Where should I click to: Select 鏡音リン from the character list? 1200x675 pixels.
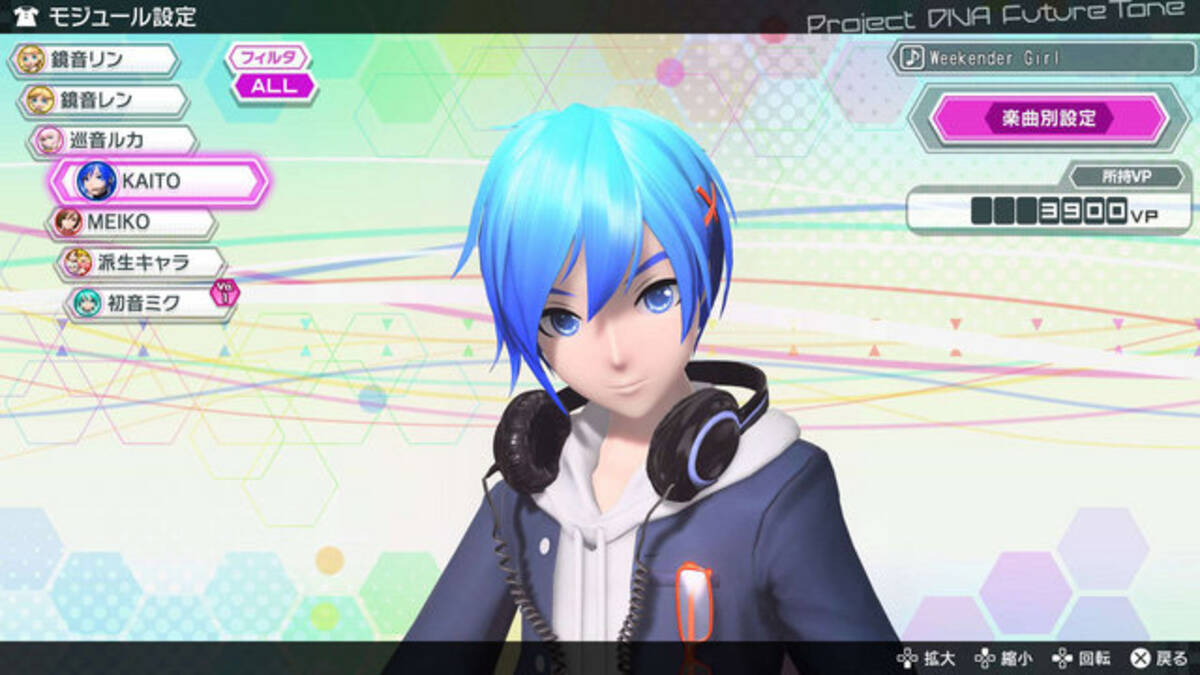[x=93, y=60]
